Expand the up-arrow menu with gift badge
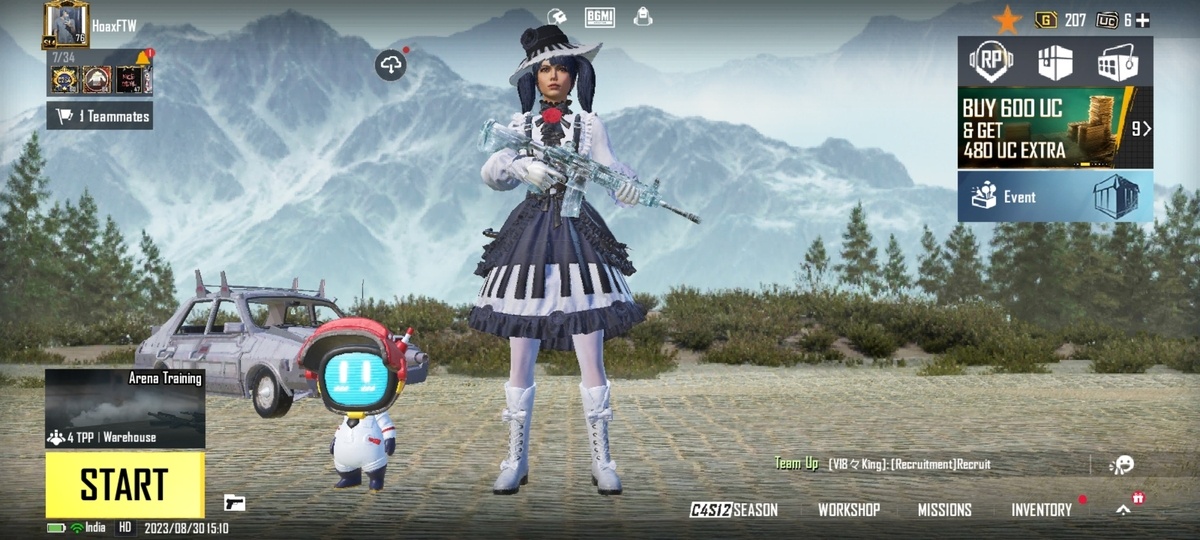 1124,509
